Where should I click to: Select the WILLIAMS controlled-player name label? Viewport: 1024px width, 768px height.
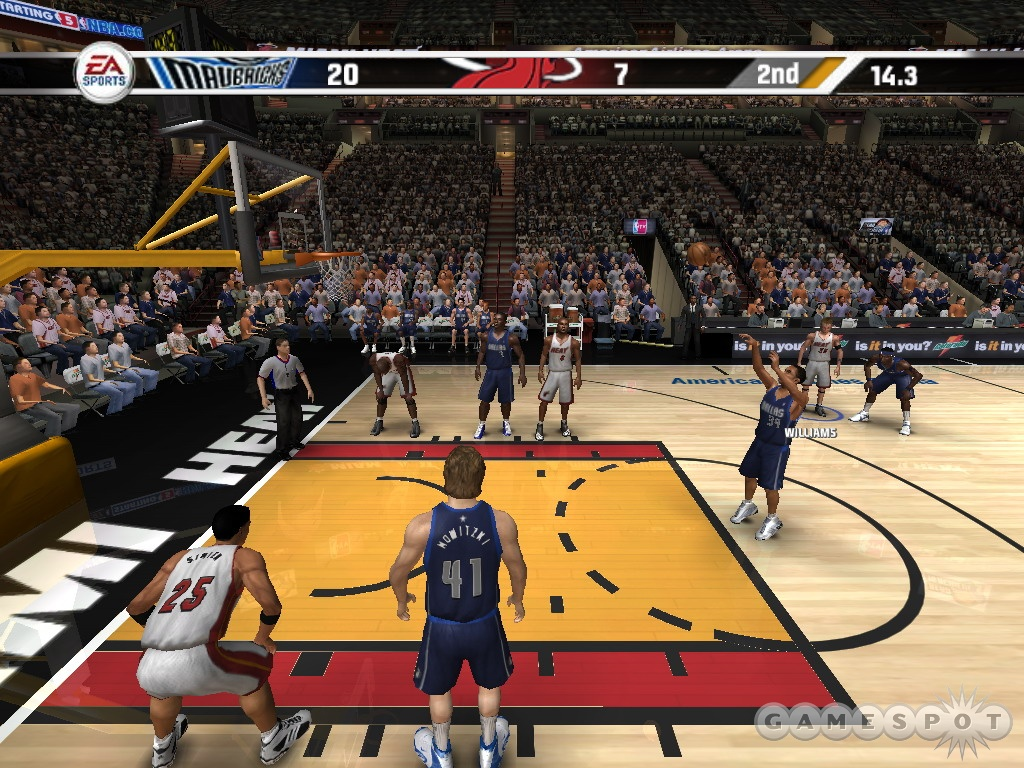[811, 433]
